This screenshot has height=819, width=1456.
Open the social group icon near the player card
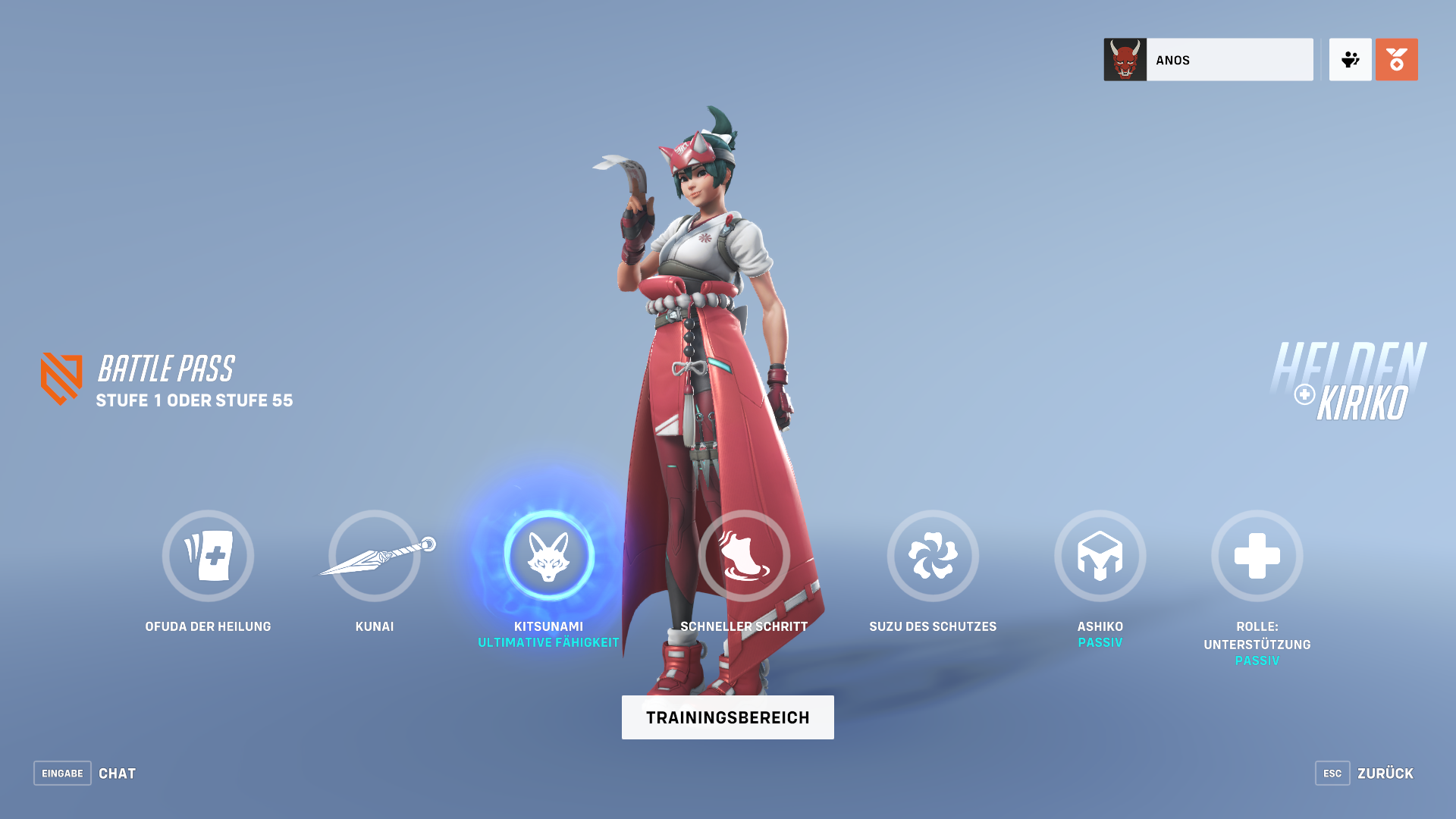click(x=1350, y=59)
